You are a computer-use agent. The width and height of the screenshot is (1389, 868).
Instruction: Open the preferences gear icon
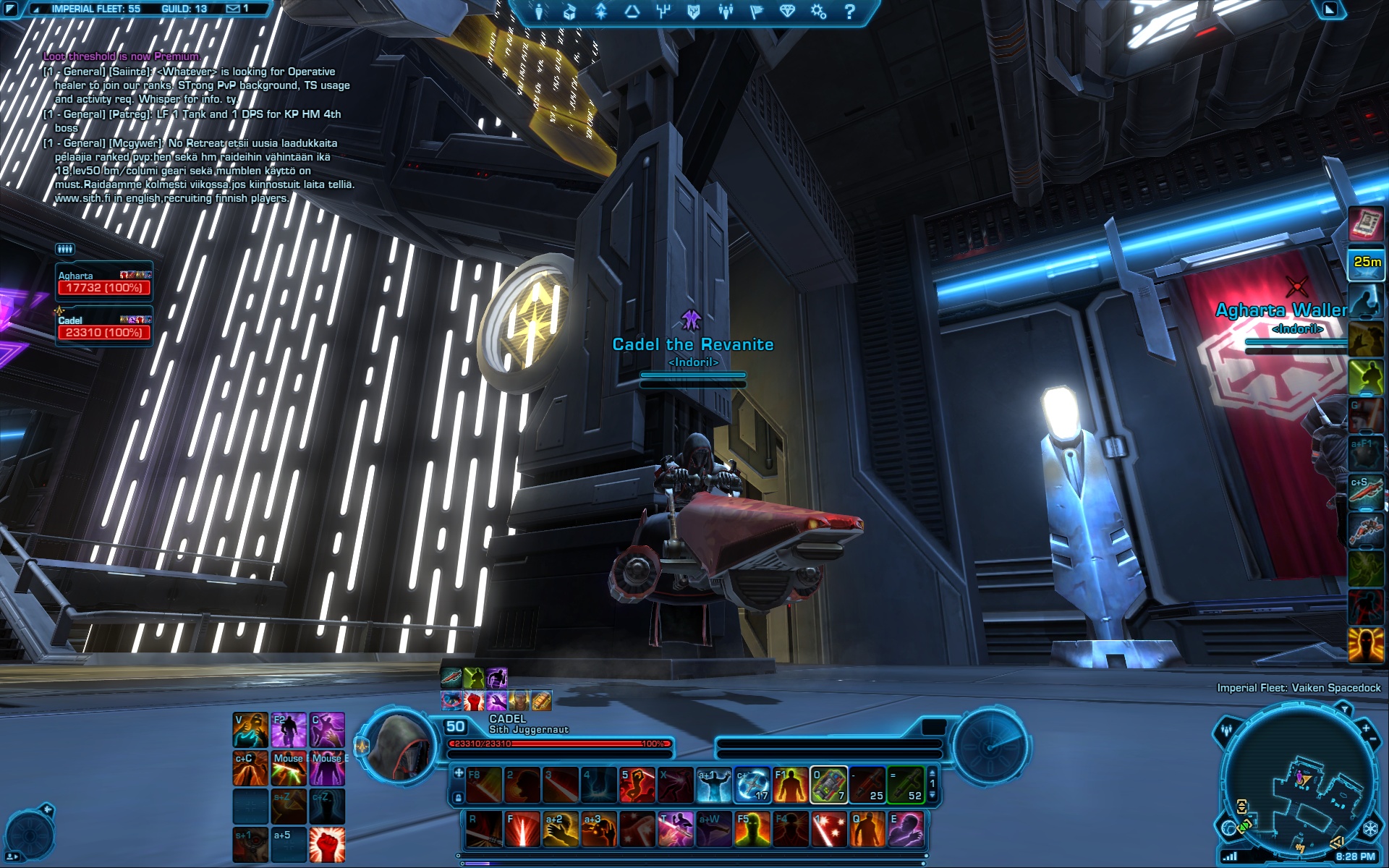(818, 11)
